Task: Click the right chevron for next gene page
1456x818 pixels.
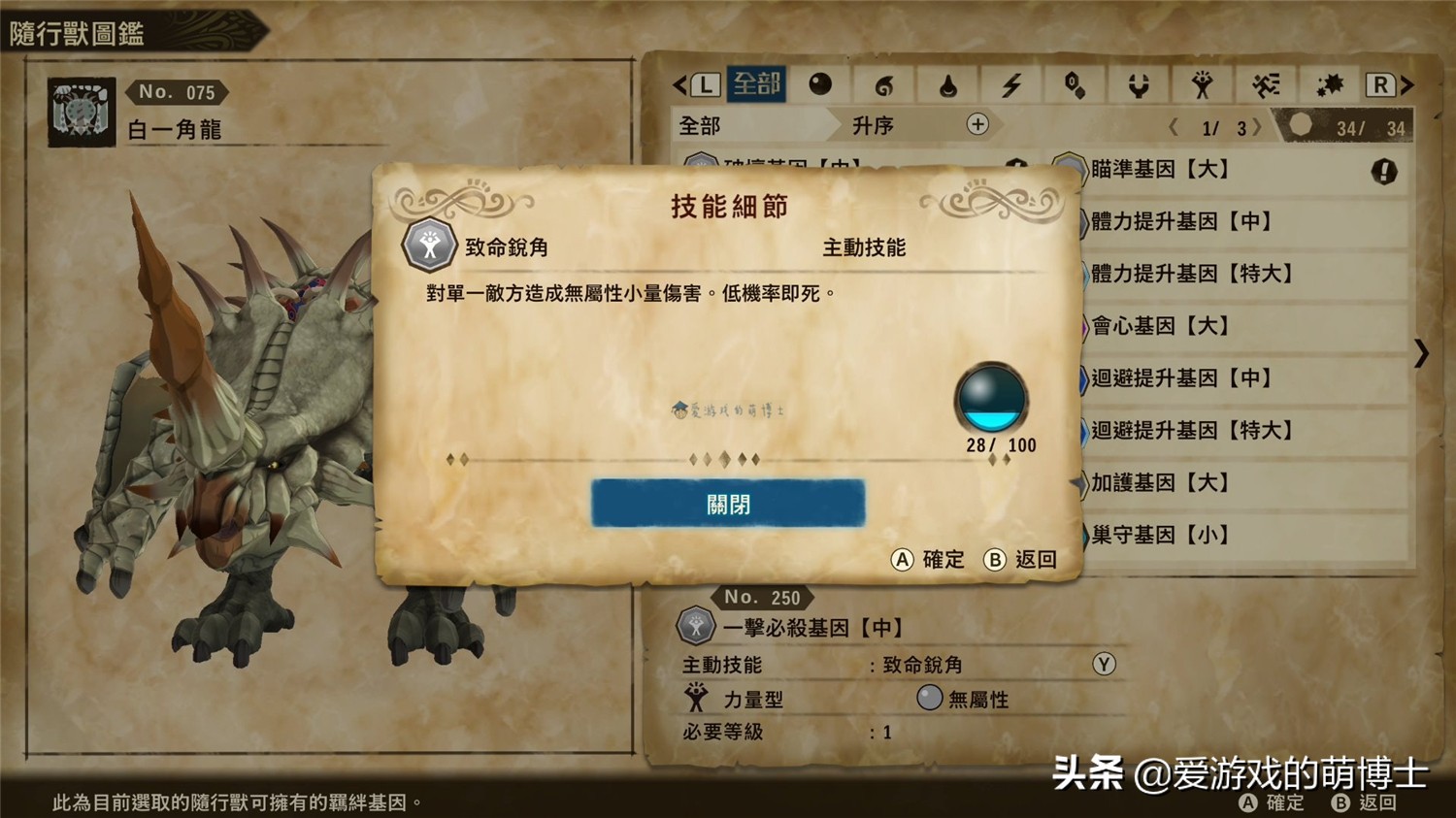Action: point(1421,353)
